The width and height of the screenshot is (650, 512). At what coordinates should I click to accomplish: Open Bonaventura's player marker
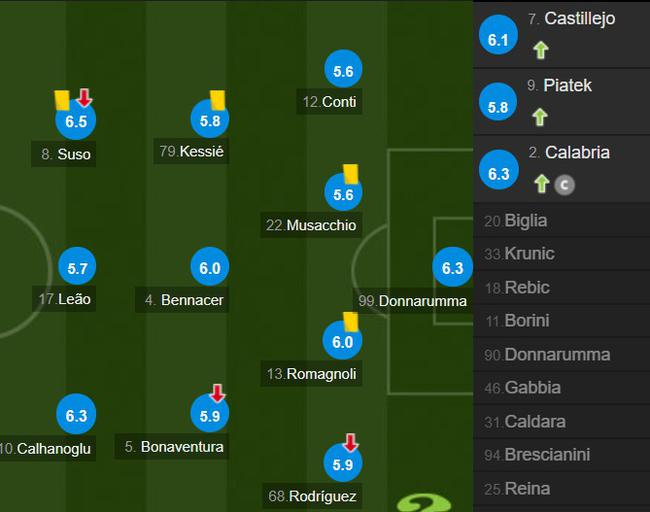(209, 415)
